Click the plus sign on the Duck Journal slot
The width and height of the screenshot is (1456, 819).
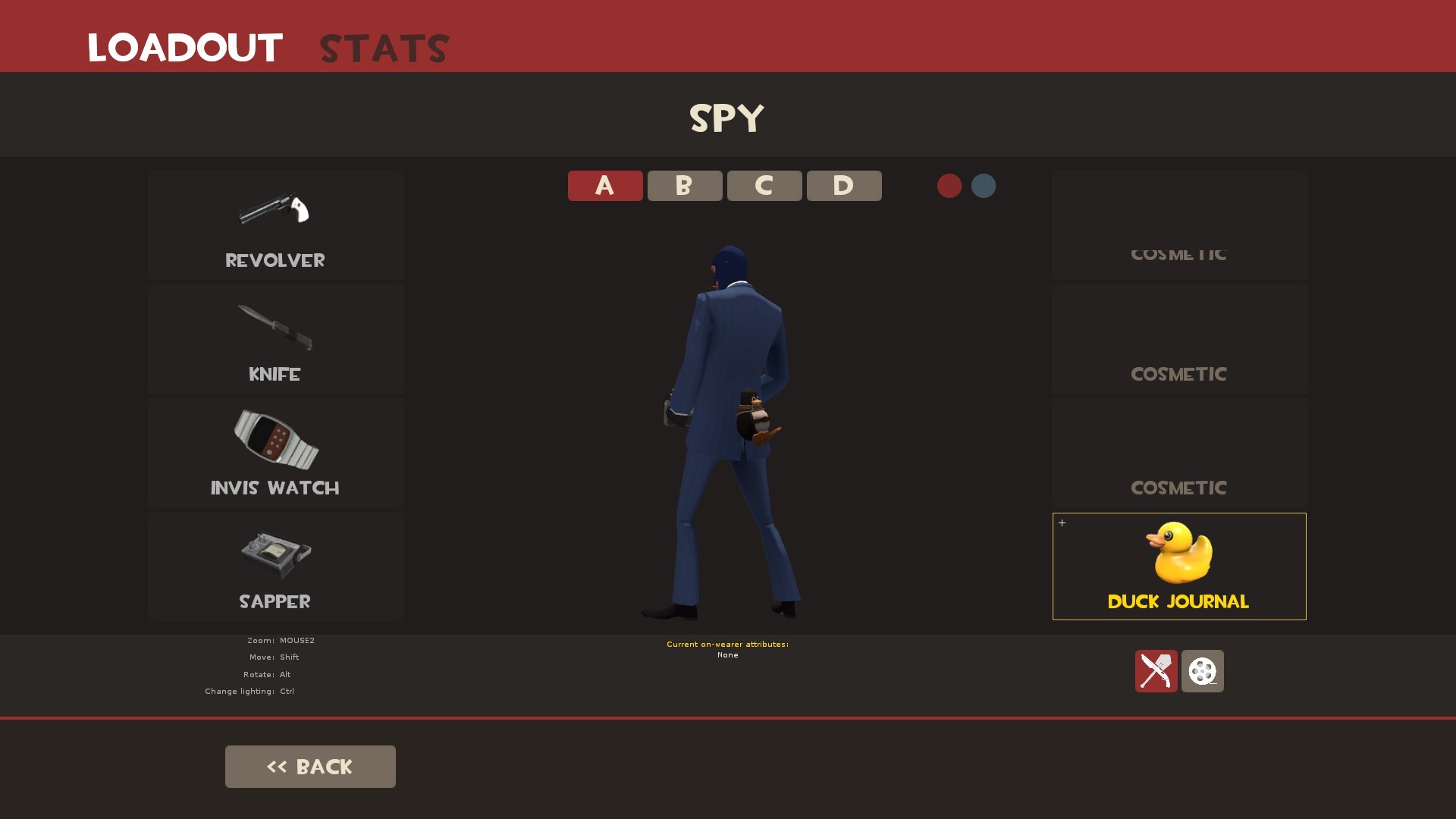(x=1062, y=522)
